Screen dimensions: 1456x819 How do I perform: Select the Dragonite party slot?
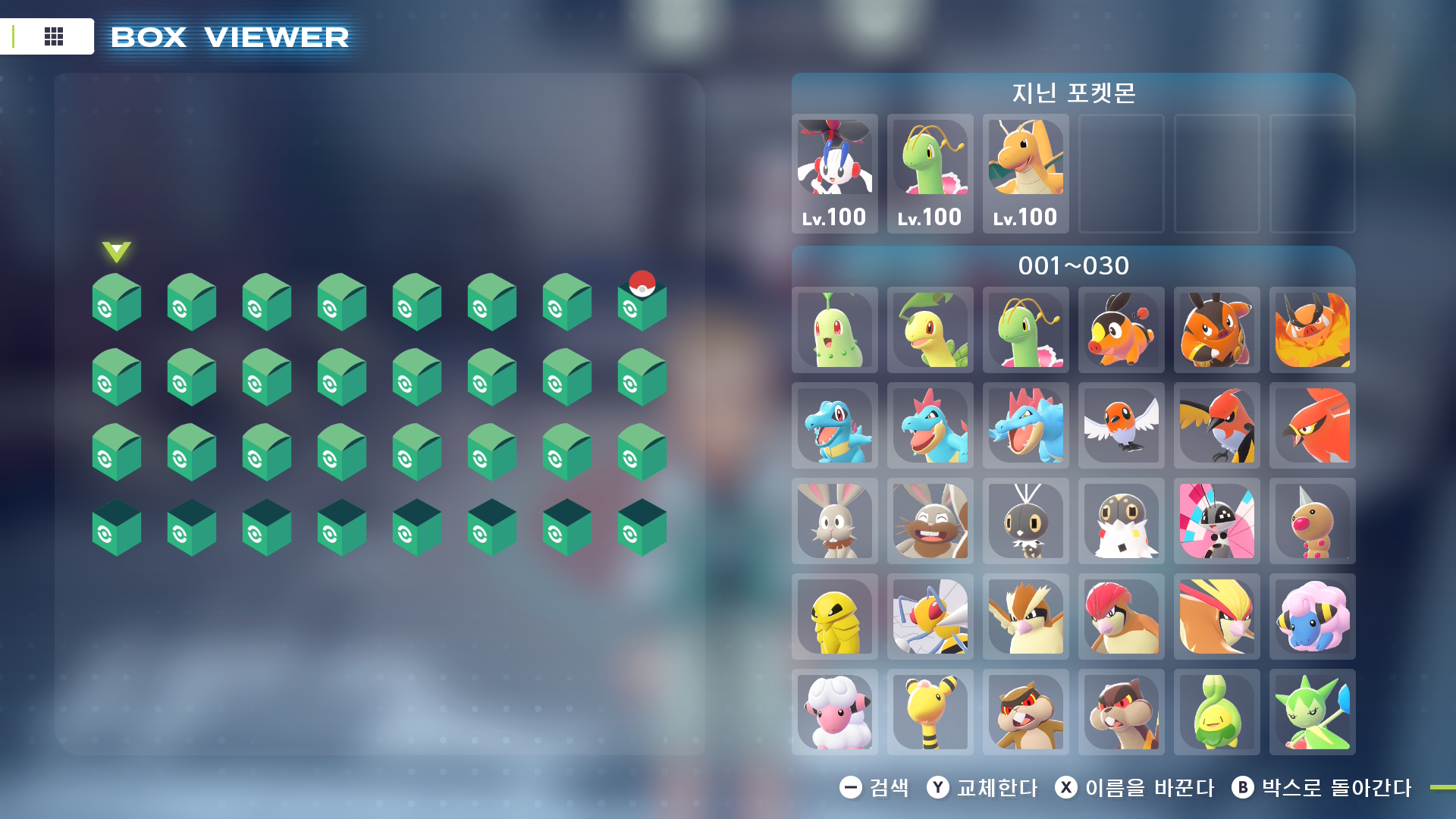[1025, 174]
